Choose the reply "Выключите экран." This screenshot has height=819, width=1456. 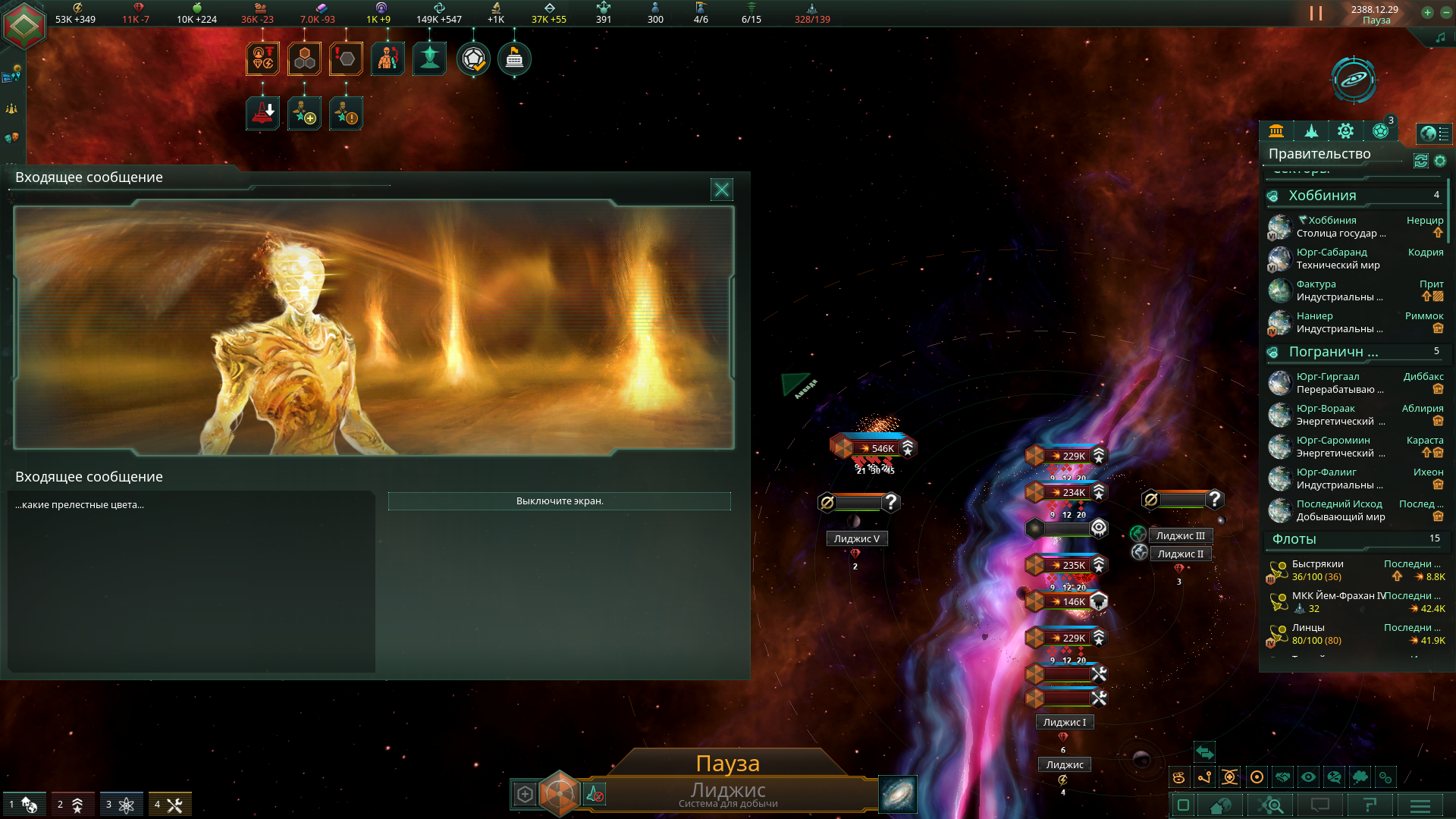pos(559,501)
